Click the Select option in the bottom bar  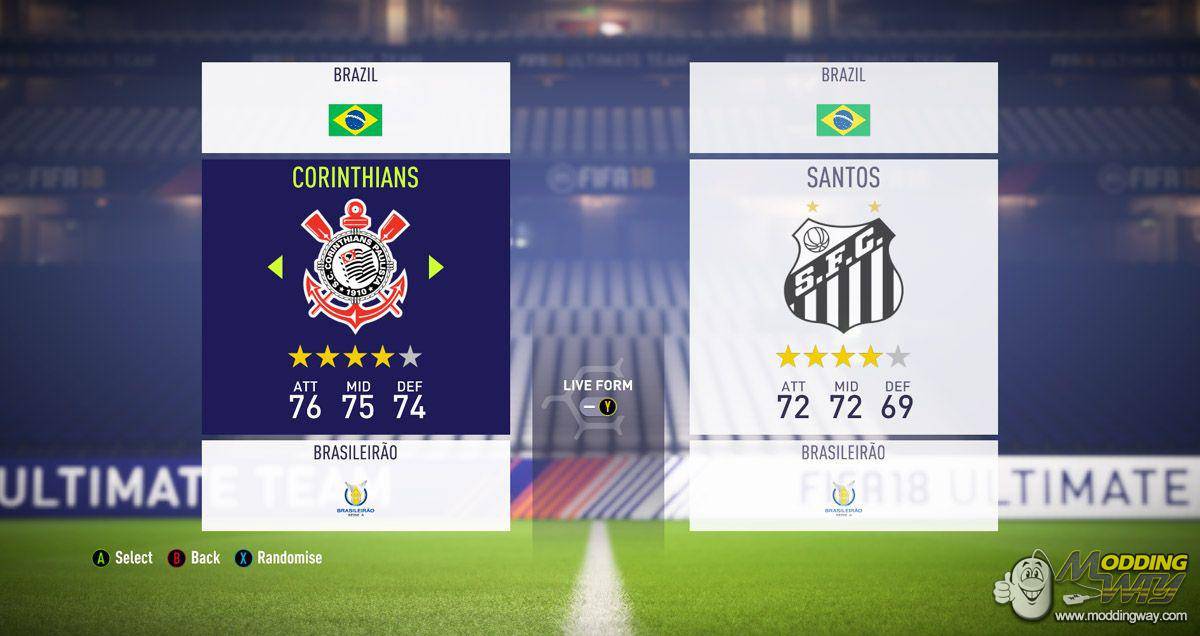click(x=123, y=558)
